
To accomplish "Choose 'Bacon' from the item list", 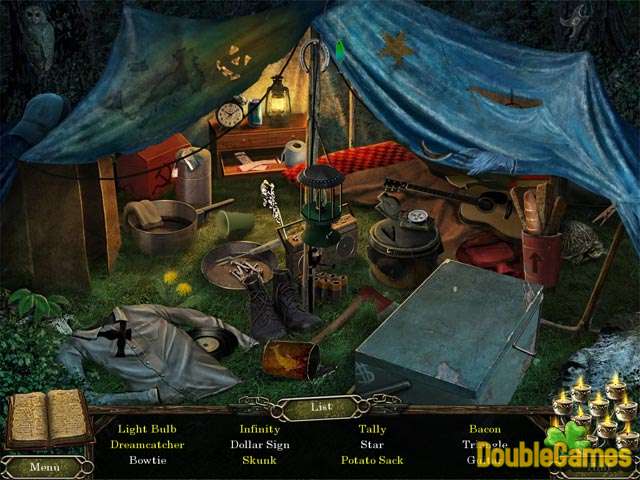I will 485,429.
